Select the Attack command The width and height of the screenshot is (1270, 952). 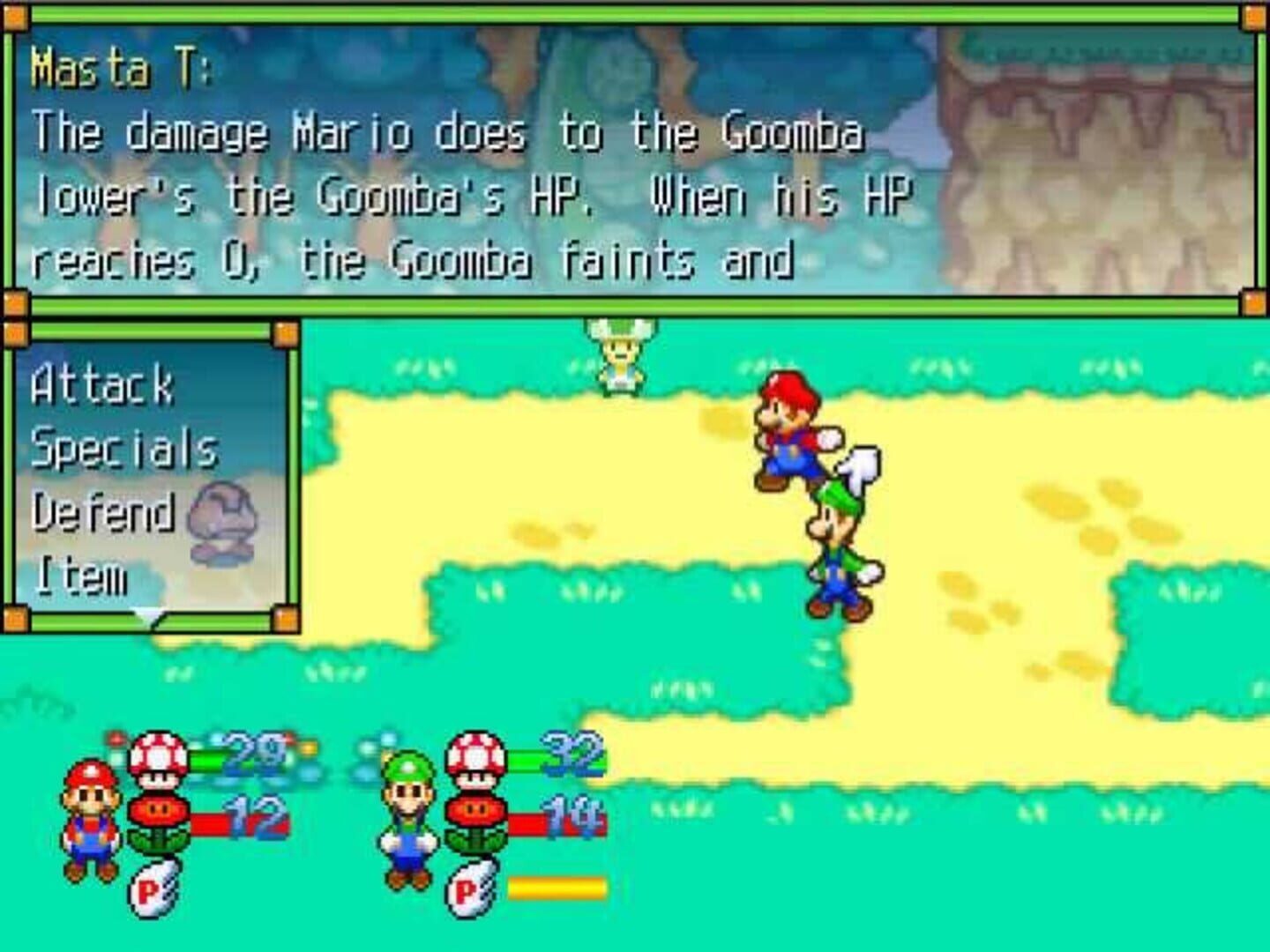tap(101, 385)
